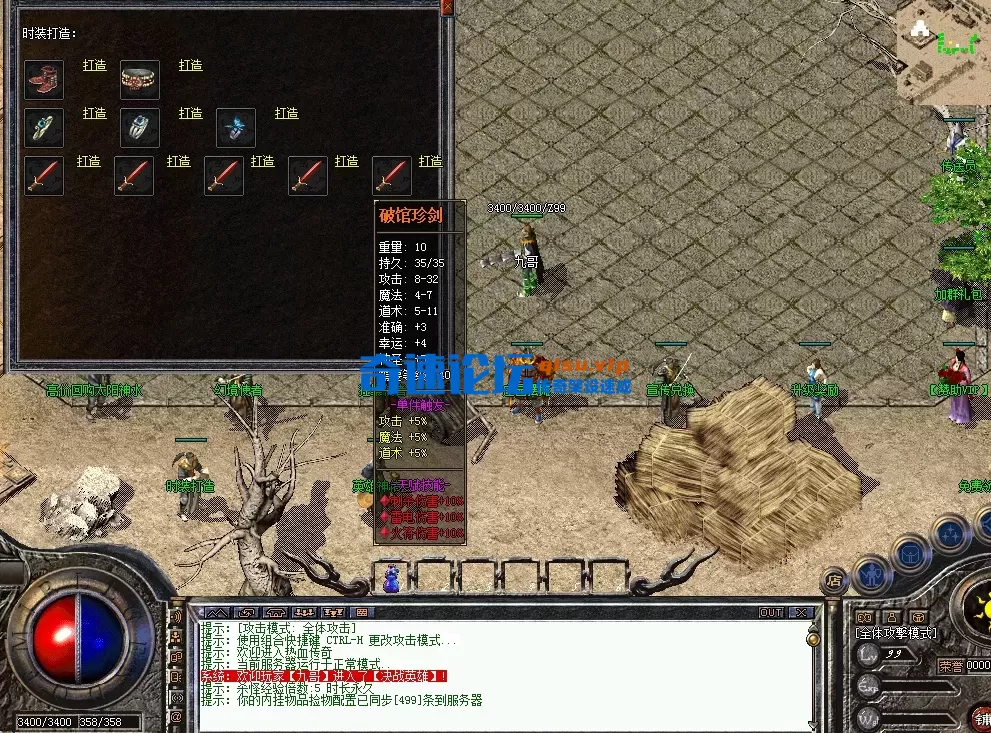Open the 店 shop button
991x733 pixels.
[832, 579]
